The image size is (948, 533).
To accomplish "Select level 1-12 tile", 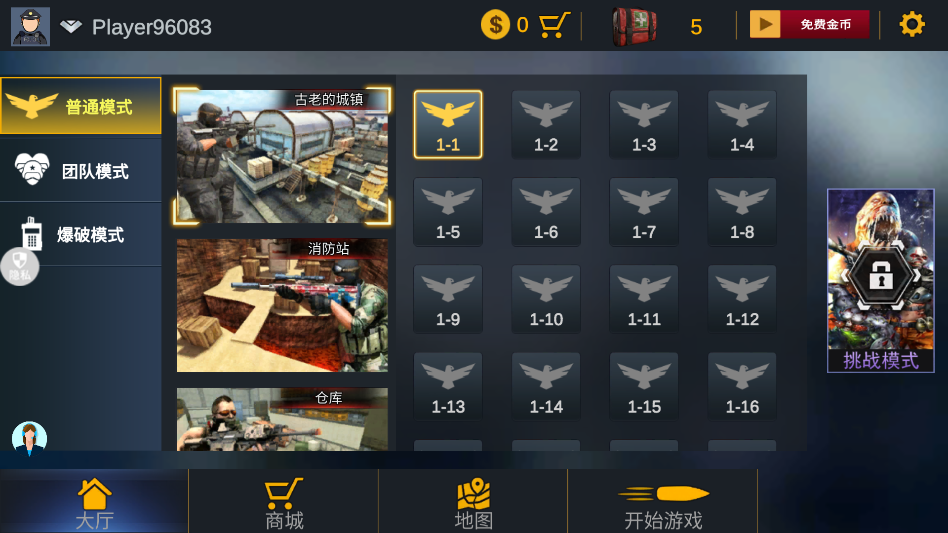I will click(742, 299).
